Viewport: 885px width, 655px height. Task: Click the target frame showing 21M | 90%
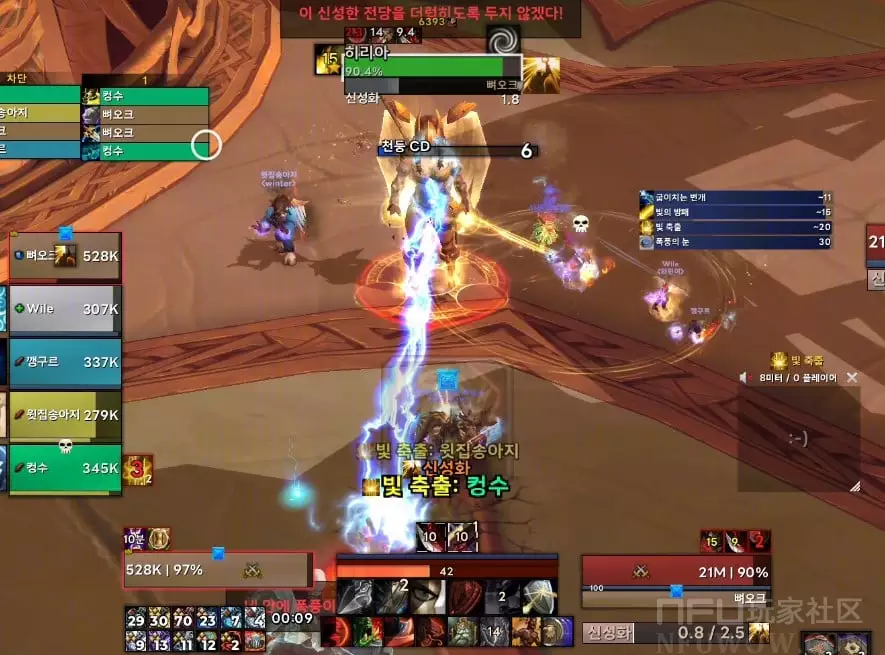(x=676, y=570)
